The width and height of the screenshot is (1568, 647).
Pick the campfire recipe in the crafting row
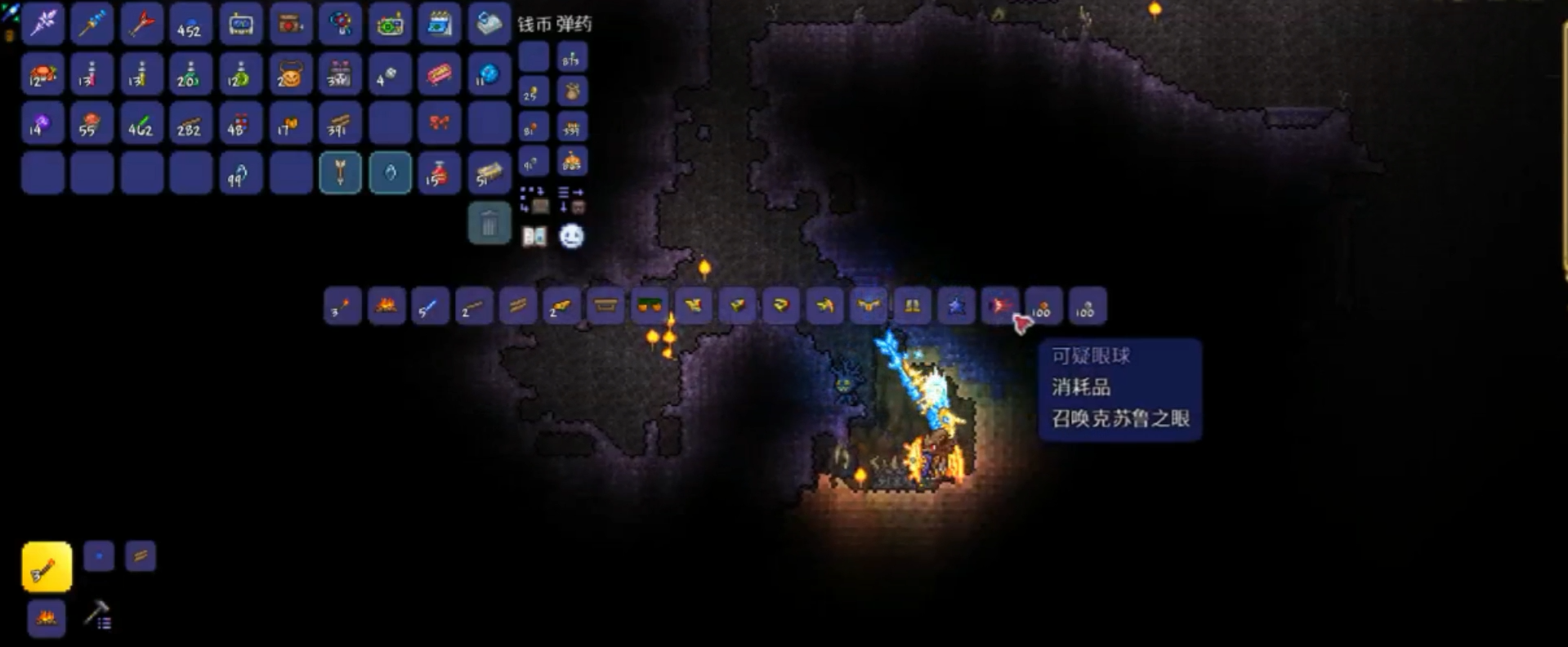[x=386, y=306]
